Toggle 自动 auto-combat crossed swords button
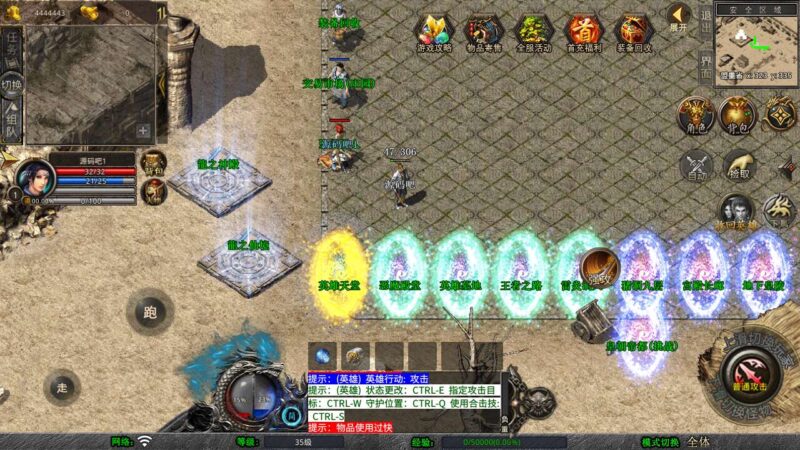Image resolution: width=800 pixels, height=450 pixels. pos(695,166)
